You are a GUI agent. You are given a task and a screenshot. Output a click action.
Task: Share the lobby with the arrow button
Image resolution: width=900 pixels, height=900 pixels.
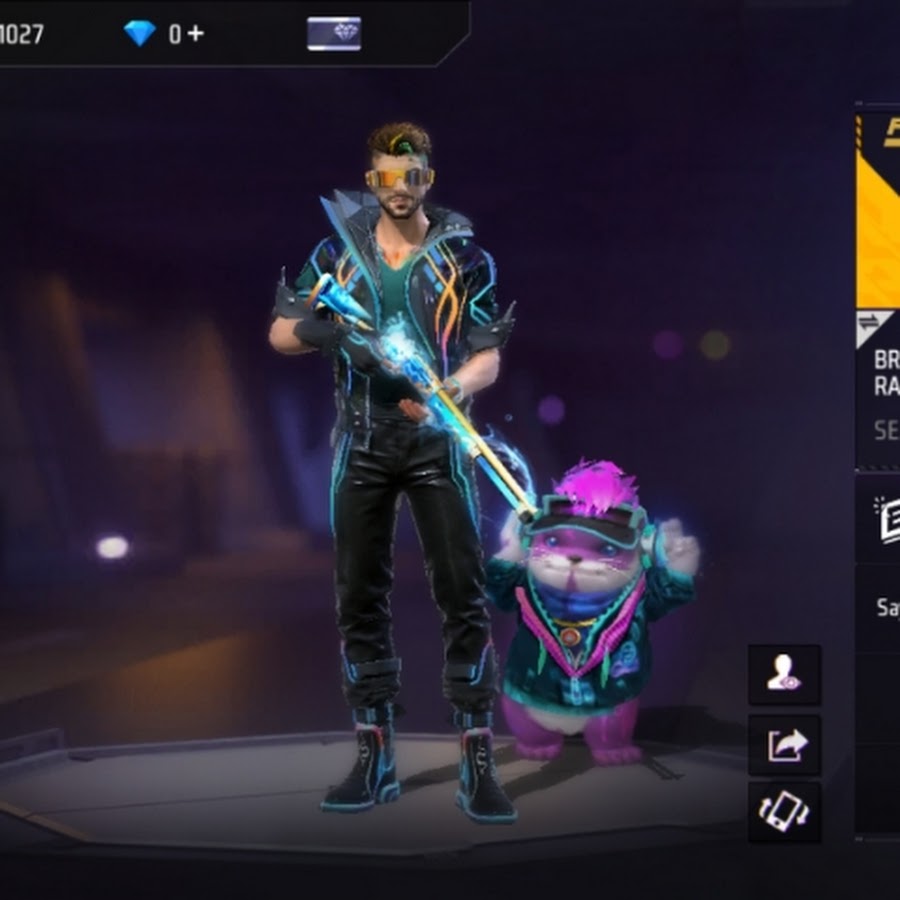click(784, 745)
